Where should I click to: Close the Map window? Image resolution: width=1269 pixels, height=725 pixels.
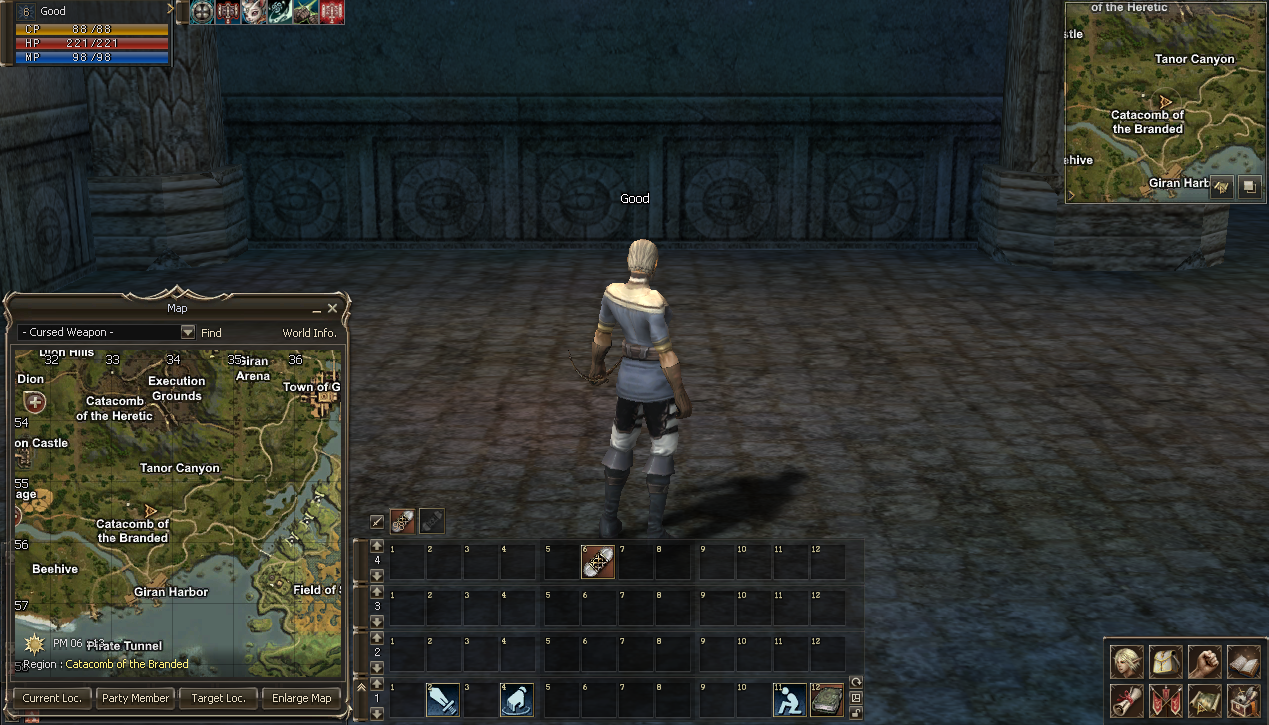[333, 309]
